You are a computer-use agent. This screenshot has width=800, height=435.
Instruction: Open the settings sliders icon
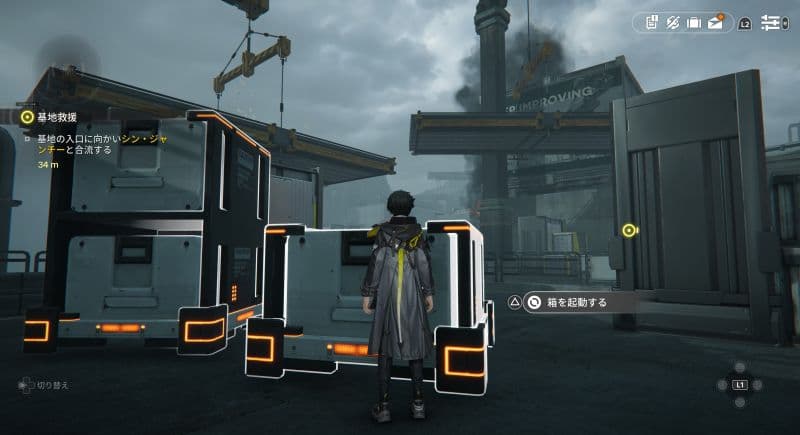772,22
